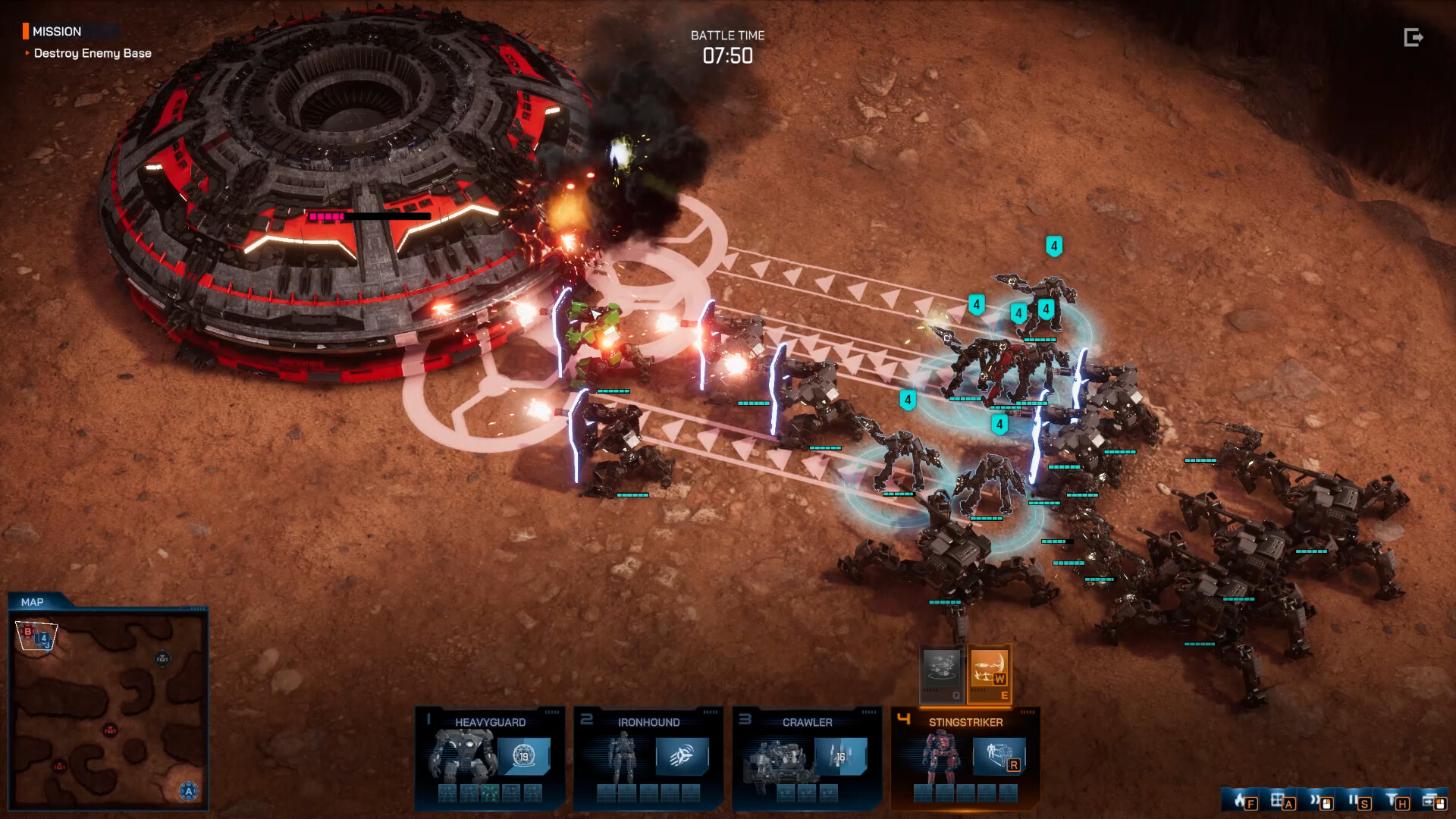Image resolution: width=1456 pixels, height=819 pixels.
Task: Click Heavyguard's shield dome ability showing 19
Action: 525,757
